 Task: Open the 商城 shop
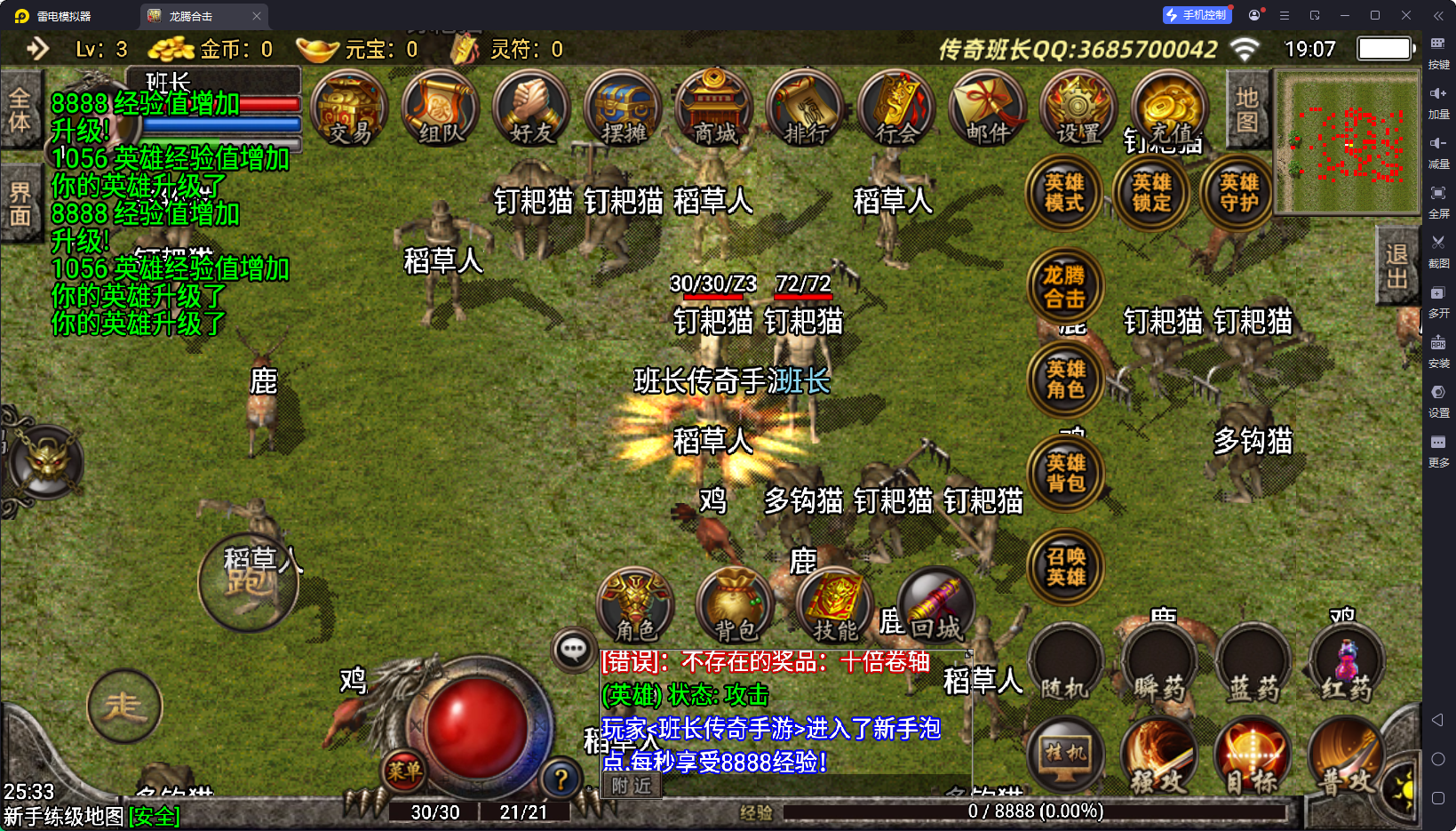coord(714,109)
